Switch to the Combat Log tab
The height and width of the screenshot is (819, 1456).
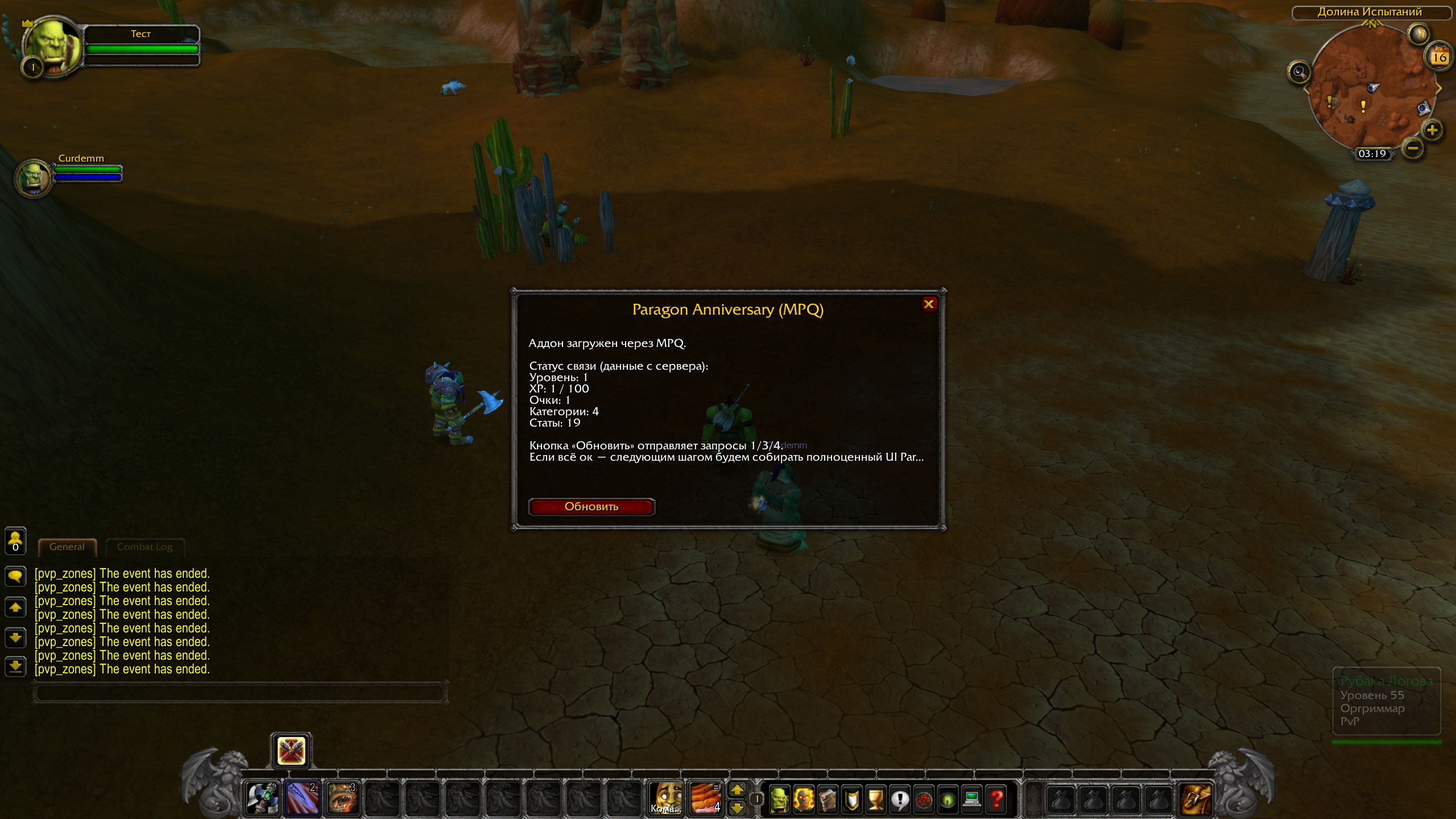click(x=144, y=547)
